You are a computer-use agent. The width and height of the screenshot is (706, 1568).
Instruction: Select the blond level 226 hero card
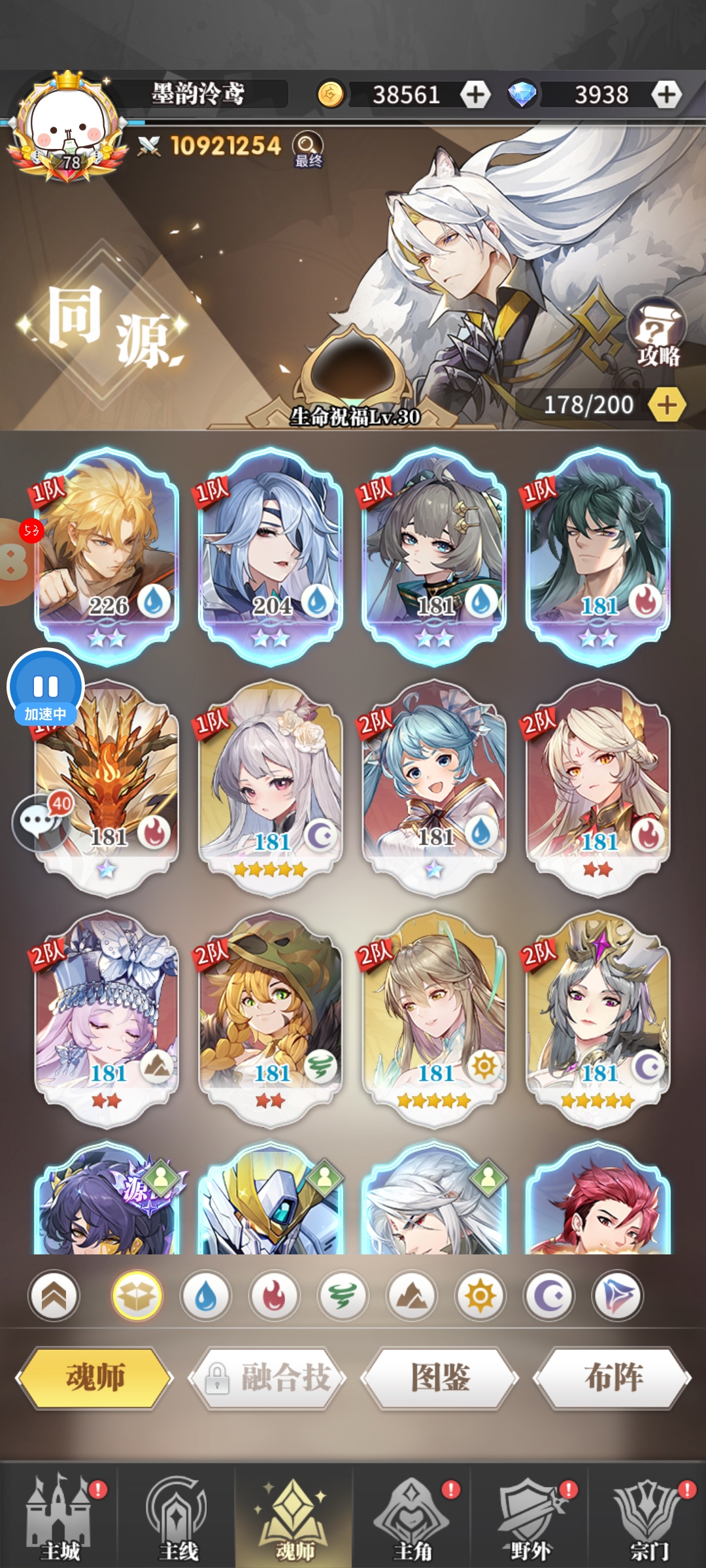[x=107, y=555]
